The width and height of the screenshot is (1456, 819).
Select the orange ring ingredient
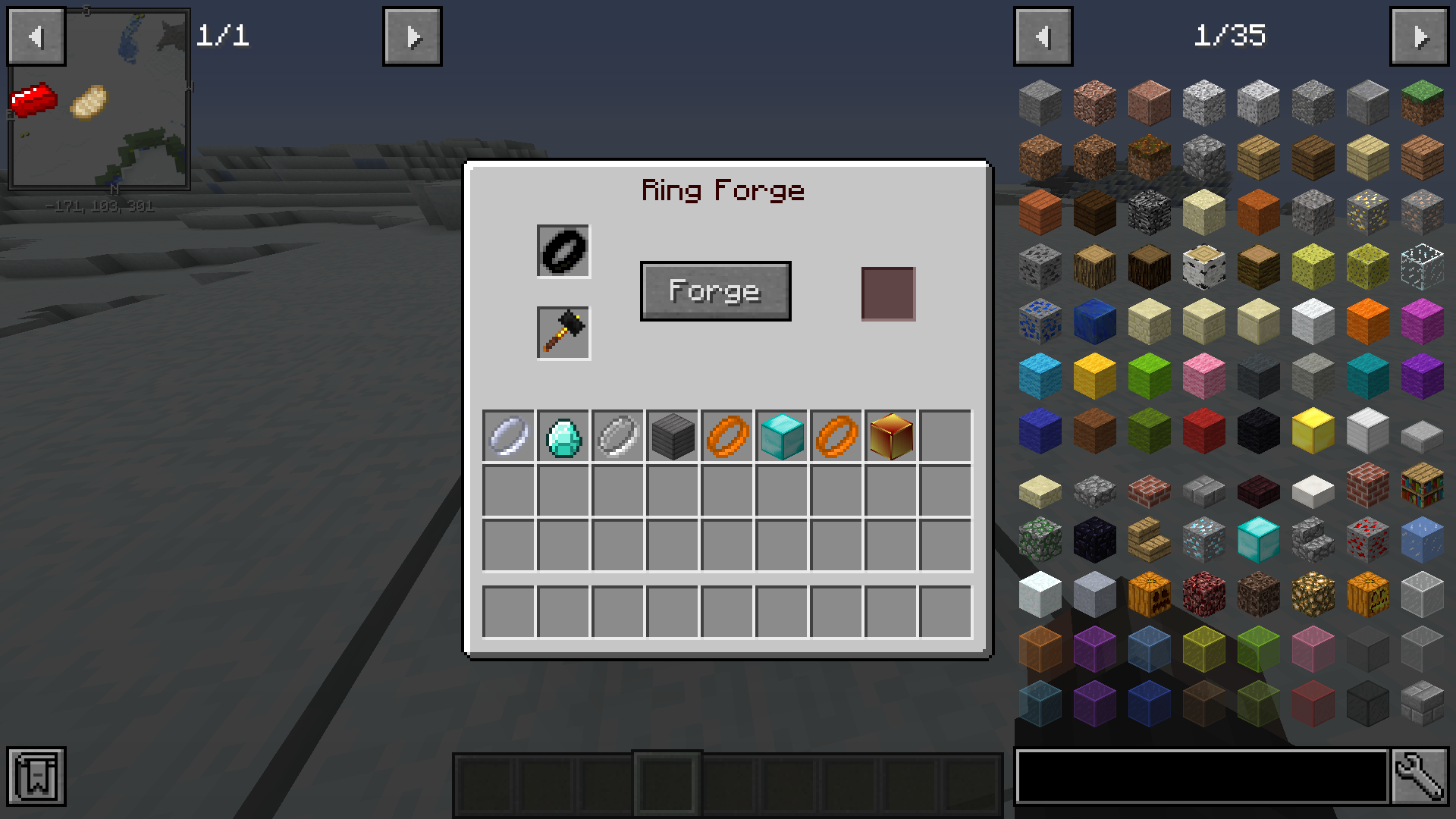[726, 434]
